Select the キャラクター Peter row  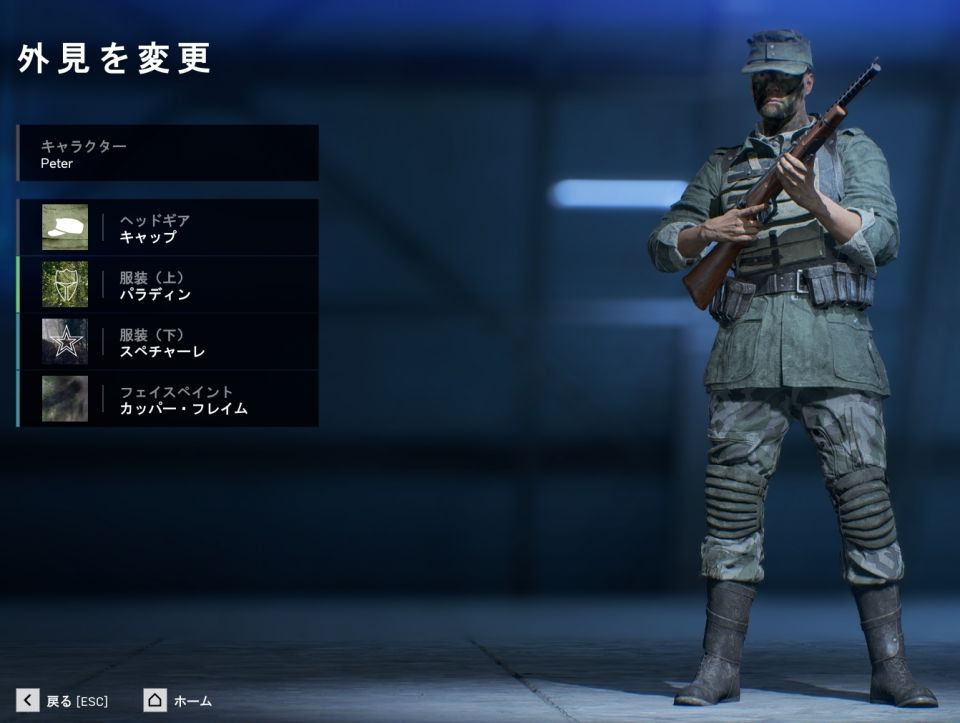point(168,153)
